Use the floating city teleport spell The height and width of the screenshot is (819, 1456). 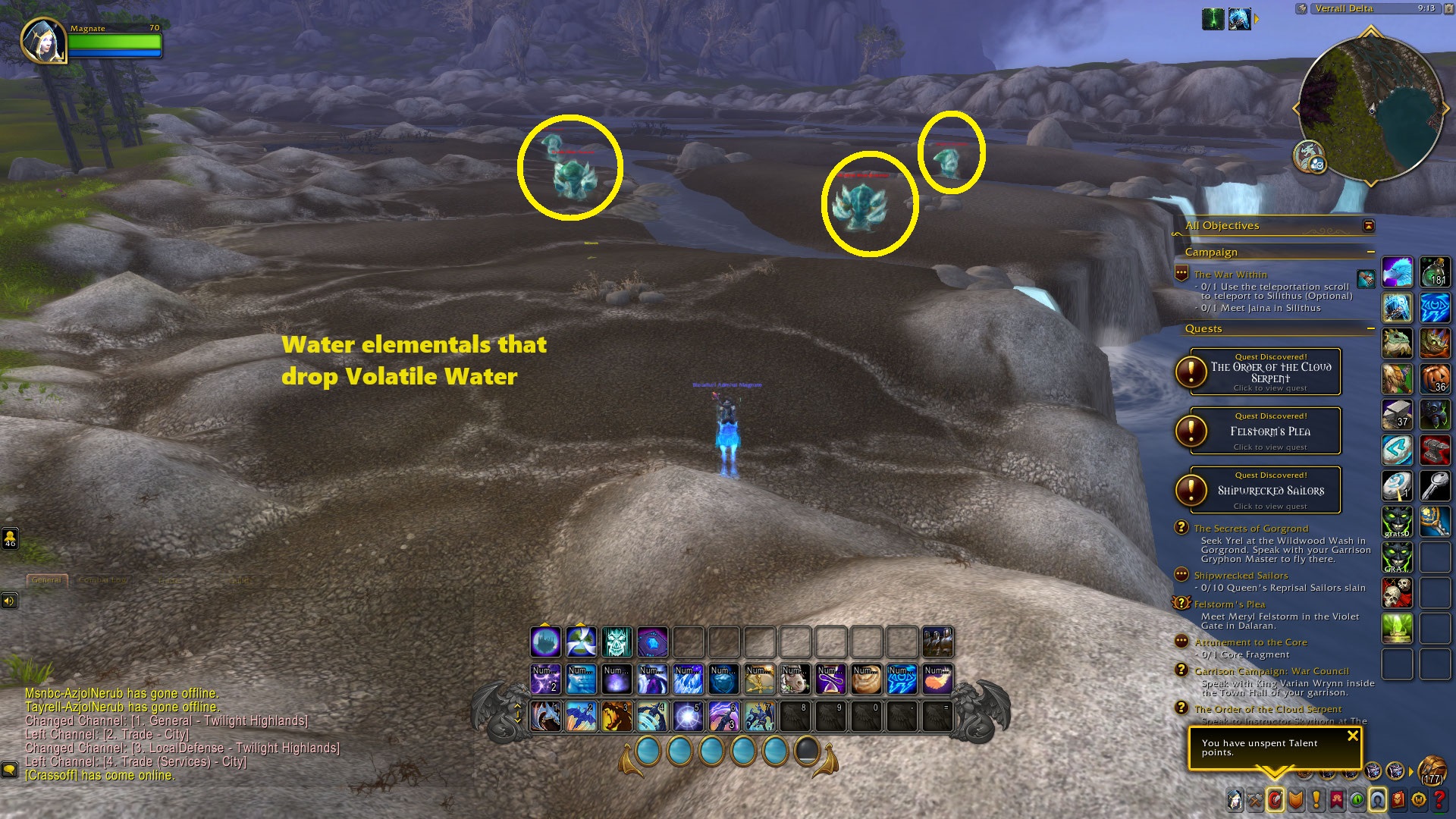[x=545, y=642]
